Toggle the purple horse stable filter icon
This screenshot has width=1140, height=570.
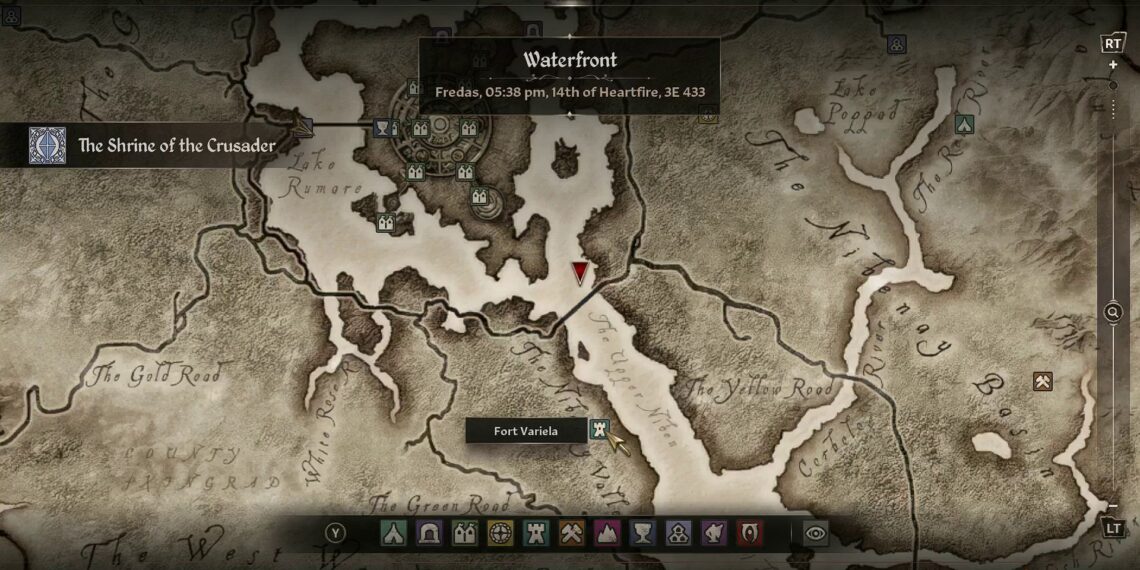click(713, 533)
